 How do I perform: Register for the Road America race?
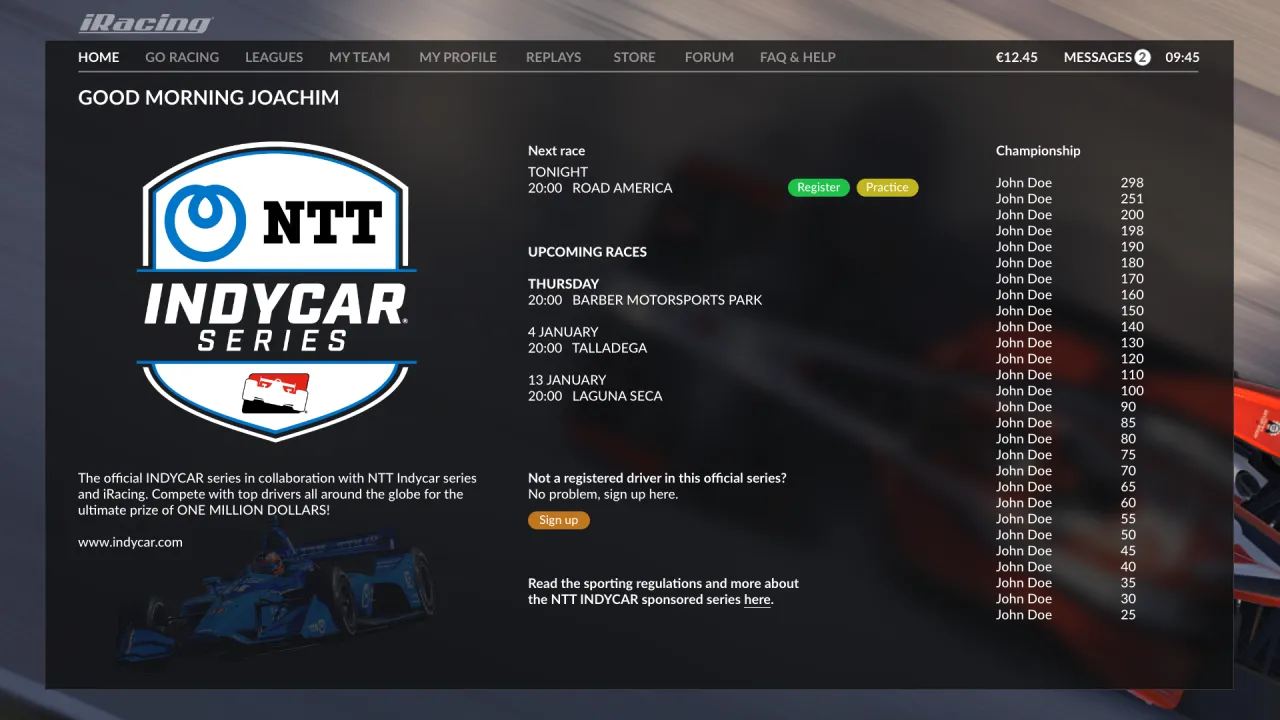click(x=818, y=187)
